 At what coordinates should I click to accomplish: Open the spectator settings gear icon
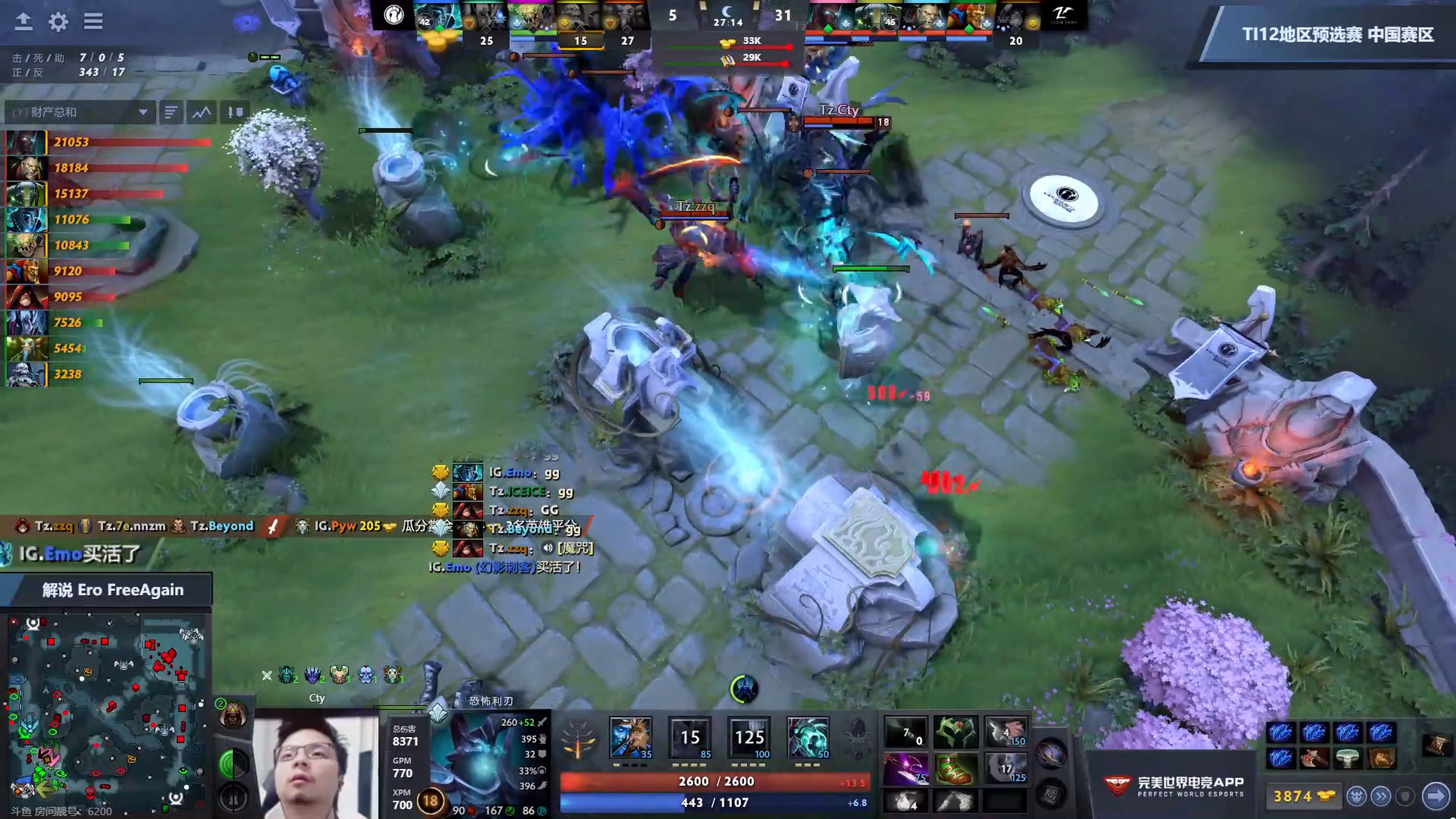(x=59, y=21)
